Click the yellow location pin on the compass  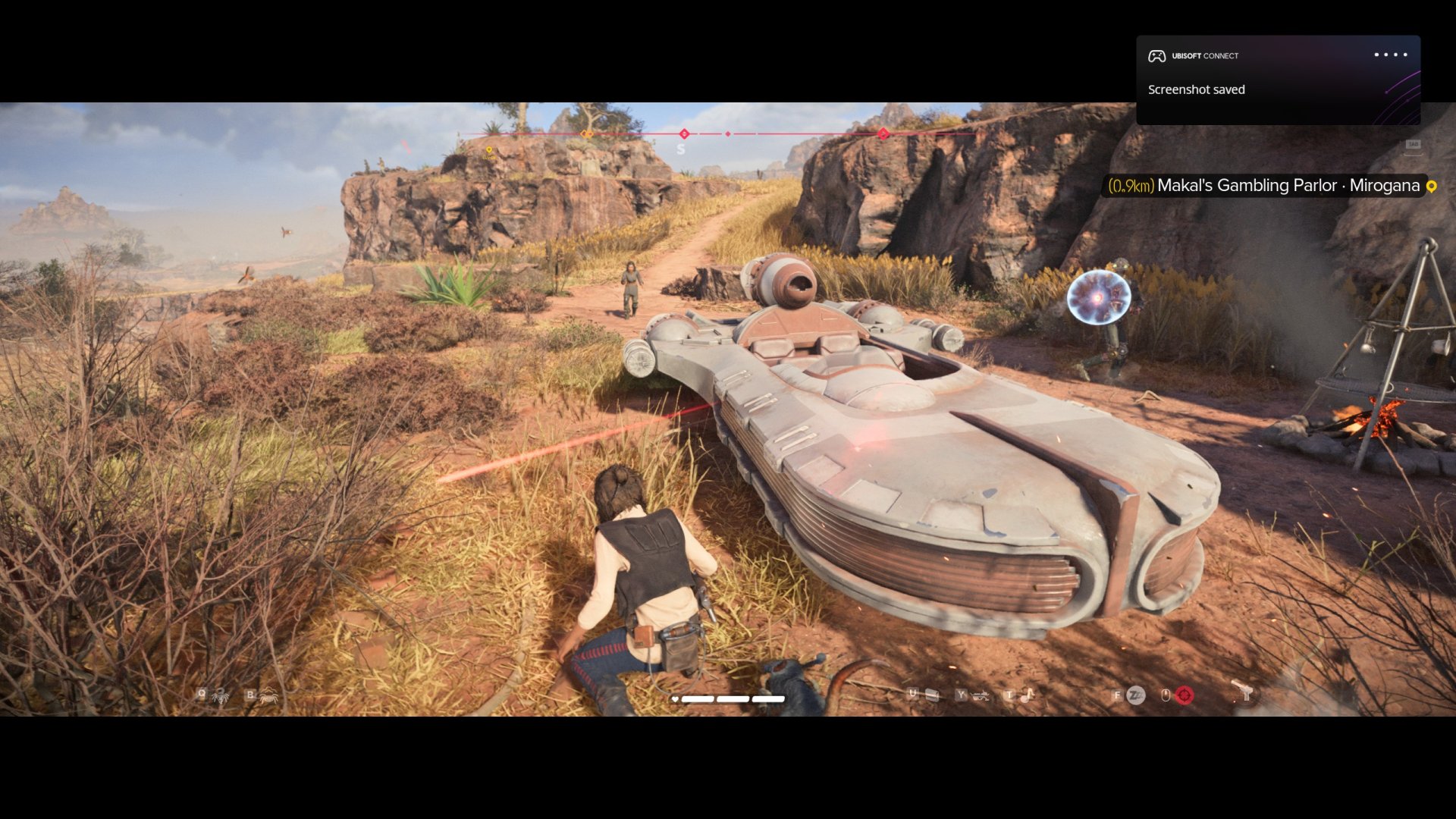[x=489, y=151]
